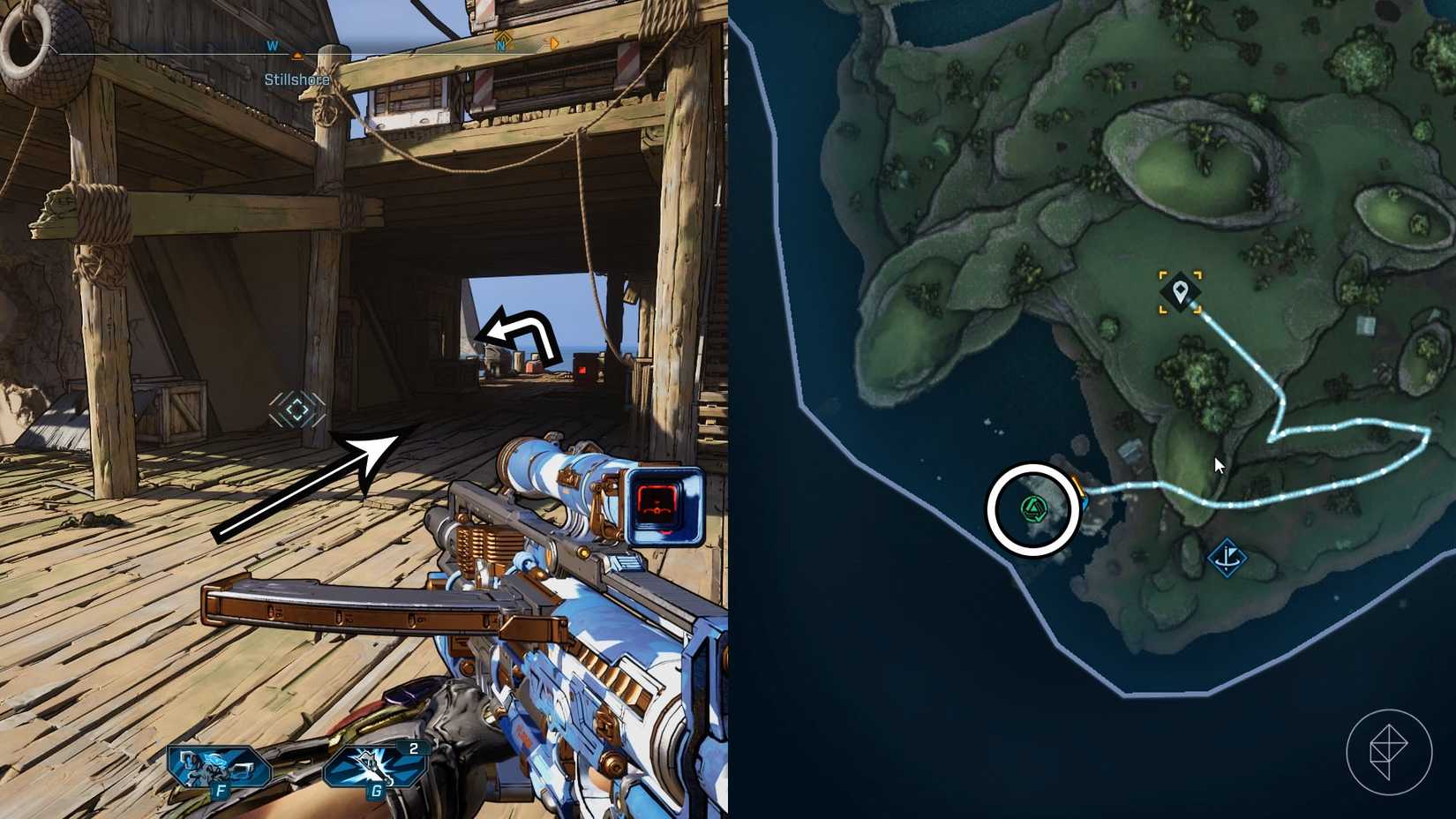1456x819 pixels.
Task: Click the crosshair reticle at screen center
Action: tap(298, 408)
